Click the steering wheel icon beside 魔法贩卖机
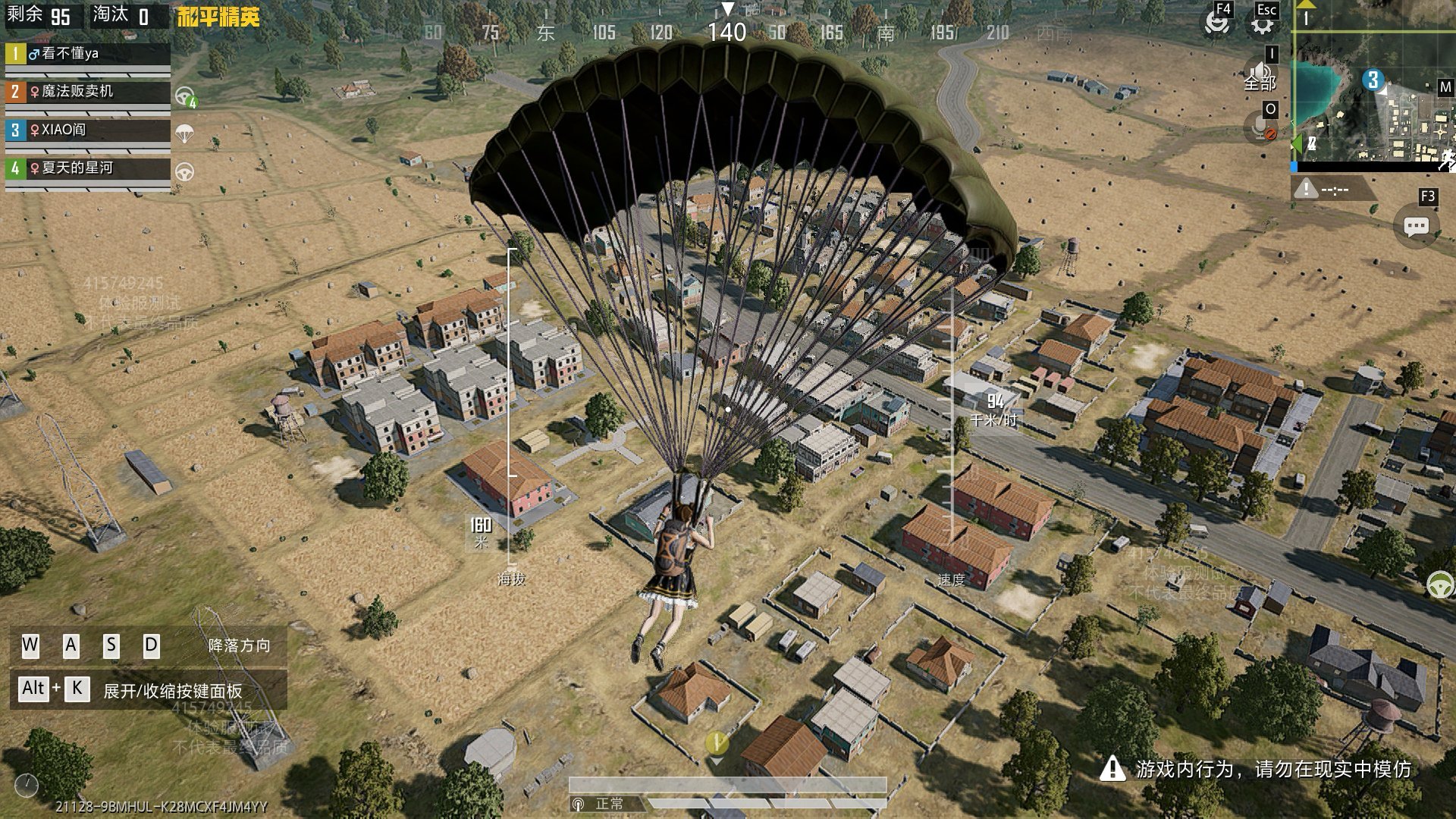1456x819 pixels. click(185, 96)
